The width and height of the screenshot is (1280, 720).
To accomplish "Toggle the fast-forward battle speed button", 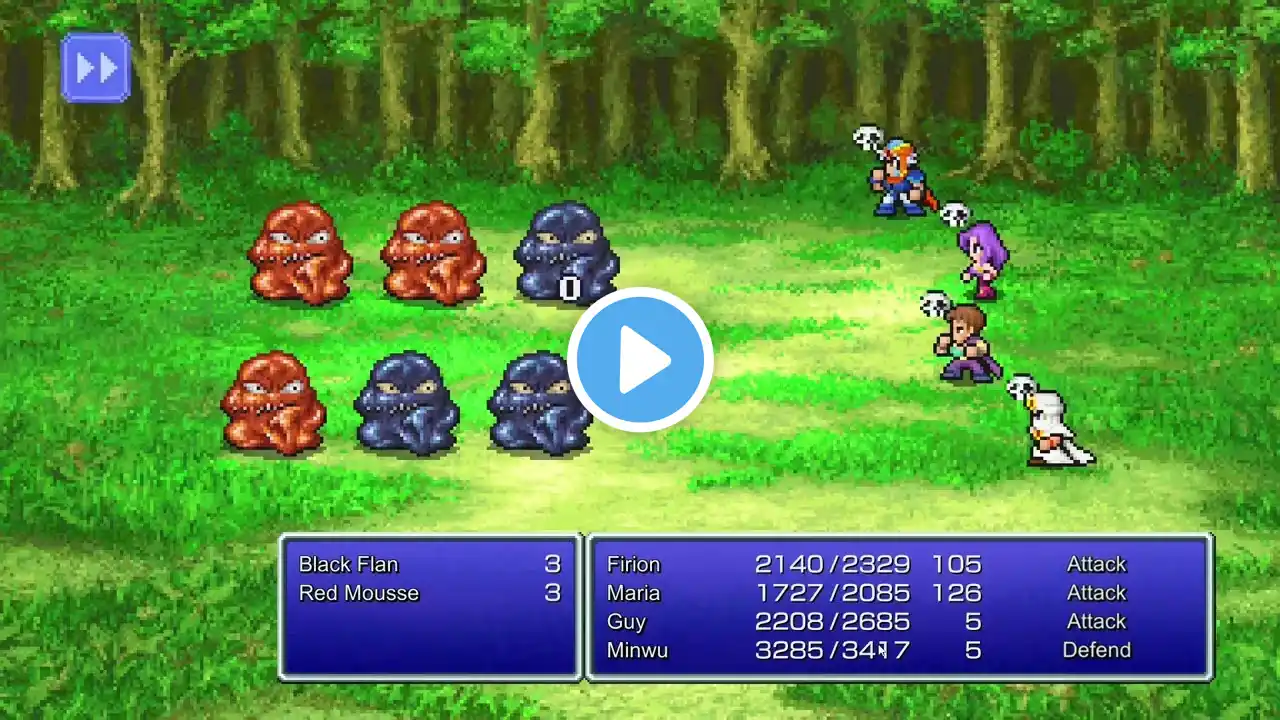I will coord(96,67).
